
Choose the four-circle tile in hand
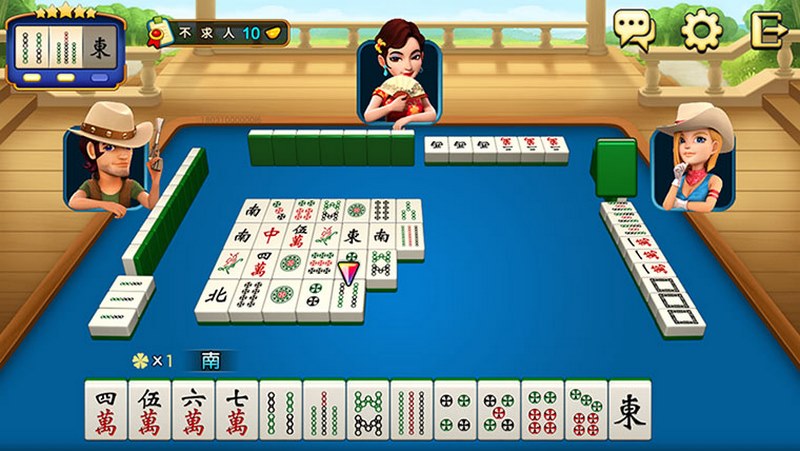click(x=455, y=410)
